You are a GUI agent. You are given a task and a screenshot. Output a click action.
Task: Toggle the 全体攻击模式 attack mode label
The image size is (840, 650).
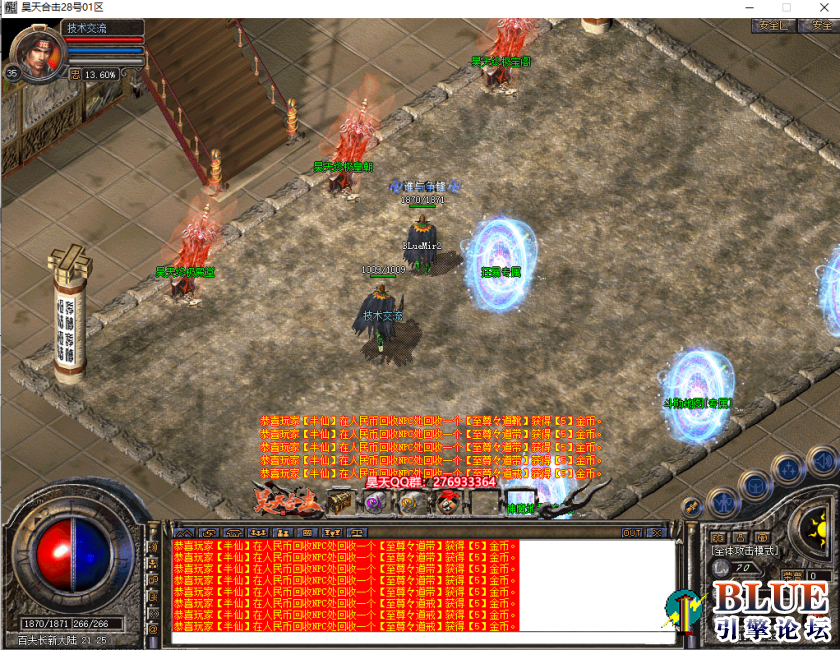pyautogui.click(x=744, y=551)
